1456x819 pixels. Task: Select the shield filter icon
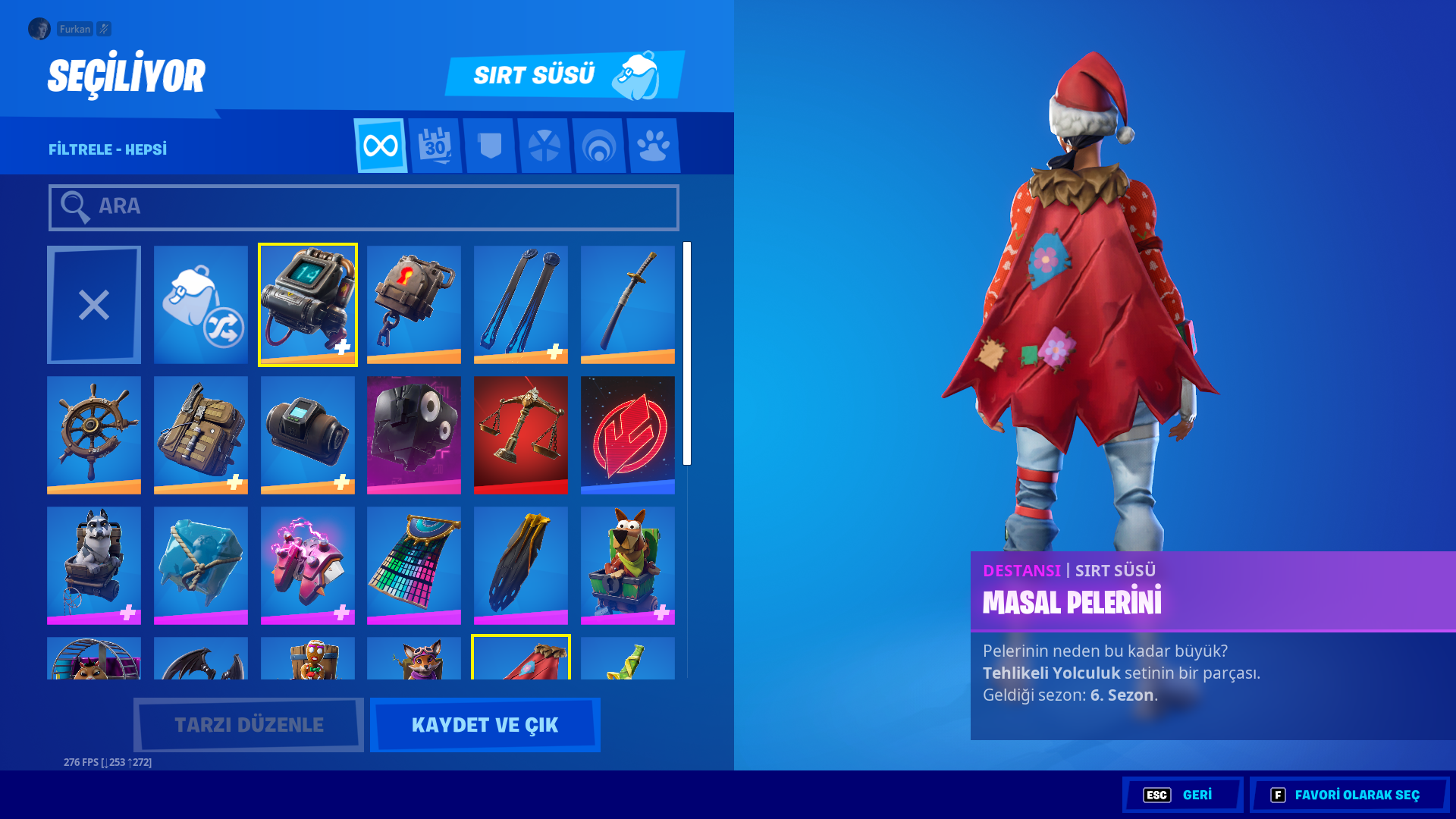(x=490, y=145)
